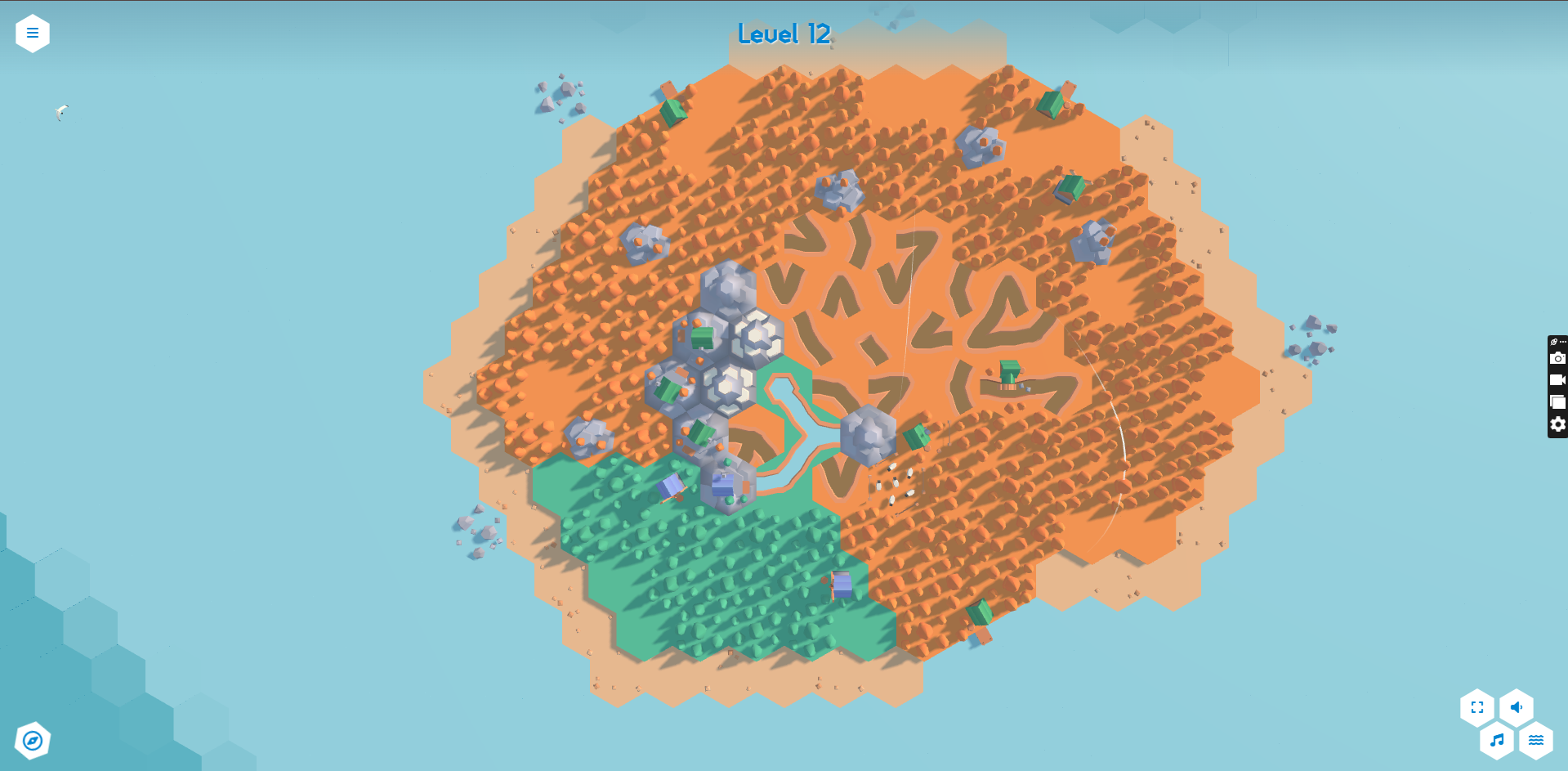Toggle the music playback hexagon off
Screen dimensions: 1568x771
[x=1497, y=740]
